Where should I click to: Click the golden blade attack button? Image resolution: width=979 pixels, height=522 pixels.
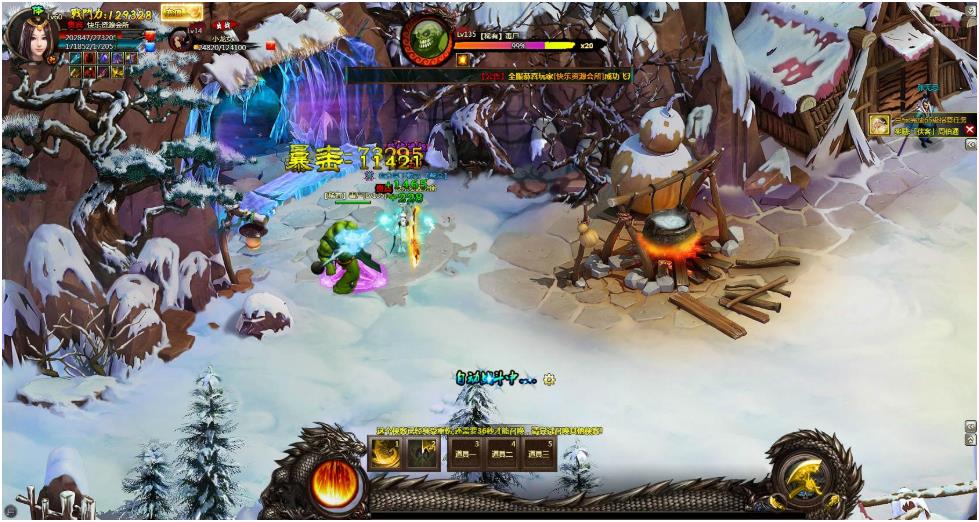[804, 480]
